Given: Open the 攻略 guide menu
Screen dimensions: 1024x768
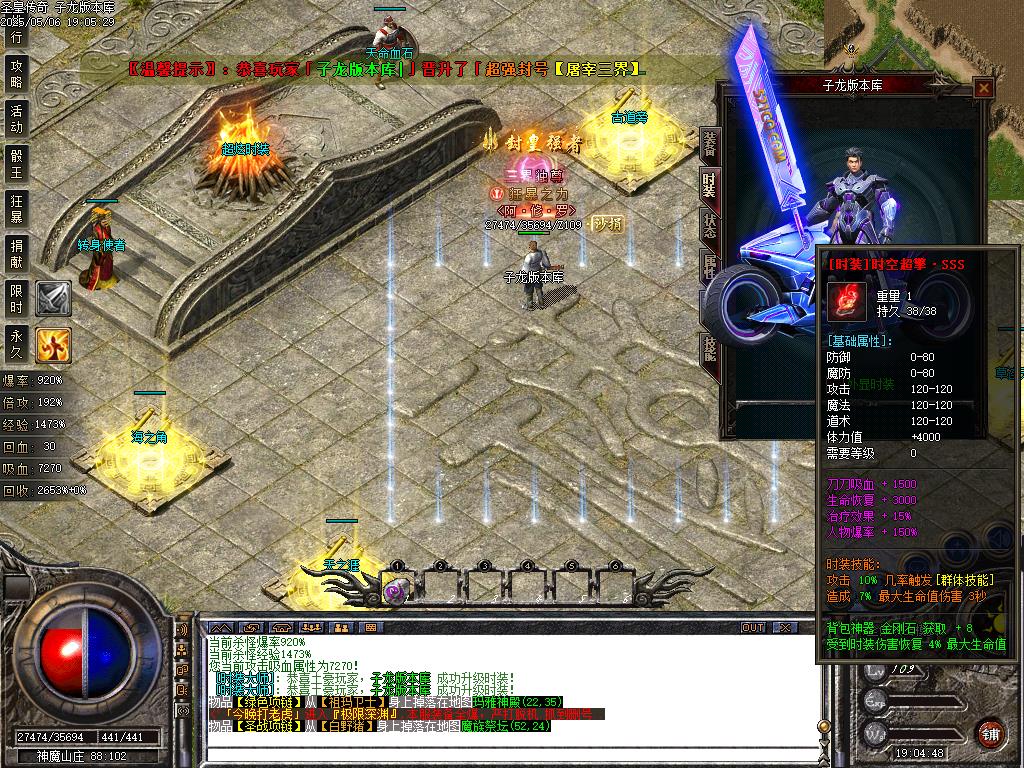Looking at the screenshot, I should [x=16, y=73].
